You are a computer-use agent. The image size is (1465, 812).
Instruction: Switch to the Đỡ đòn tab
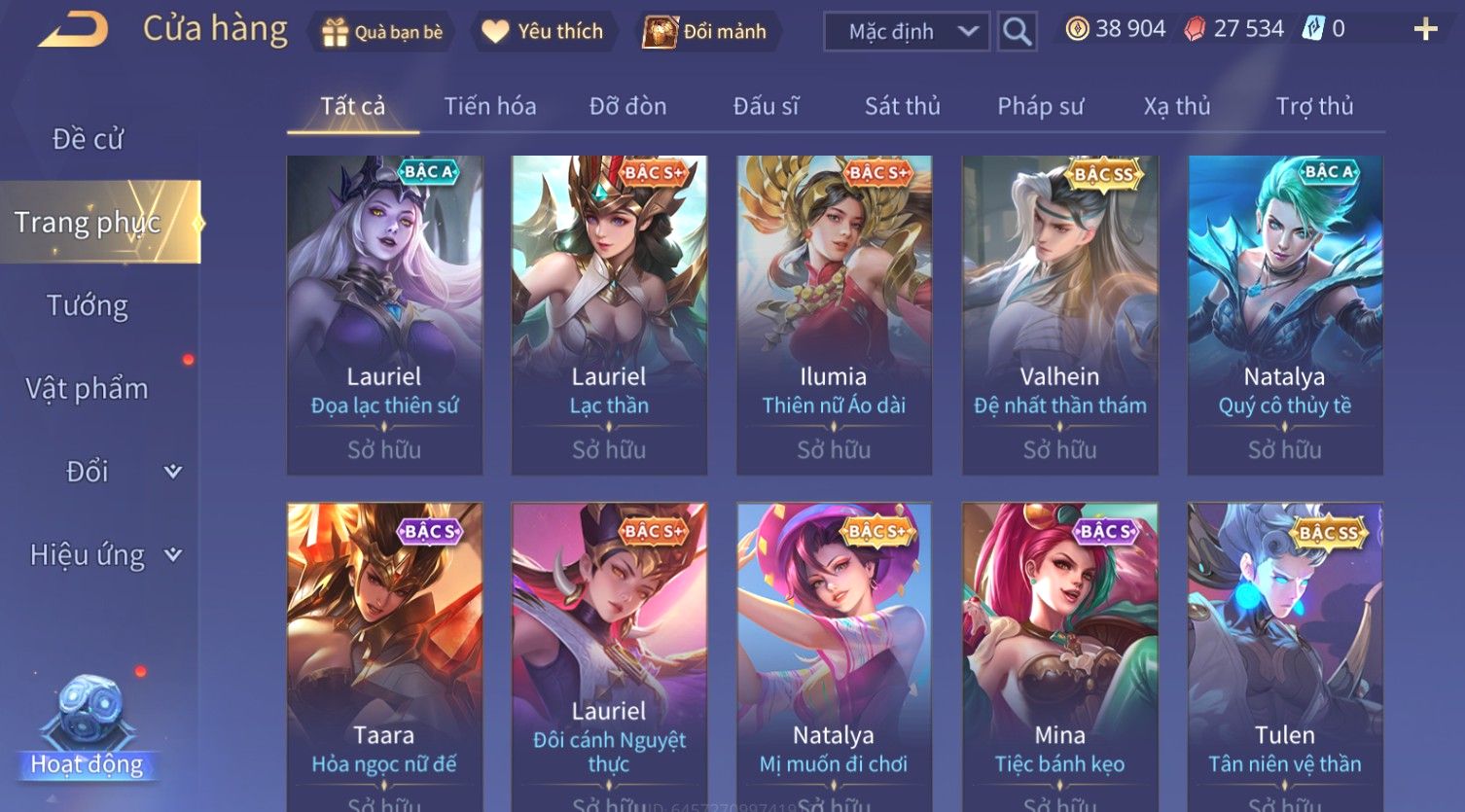pyautogui.click(x=627, y=106)
